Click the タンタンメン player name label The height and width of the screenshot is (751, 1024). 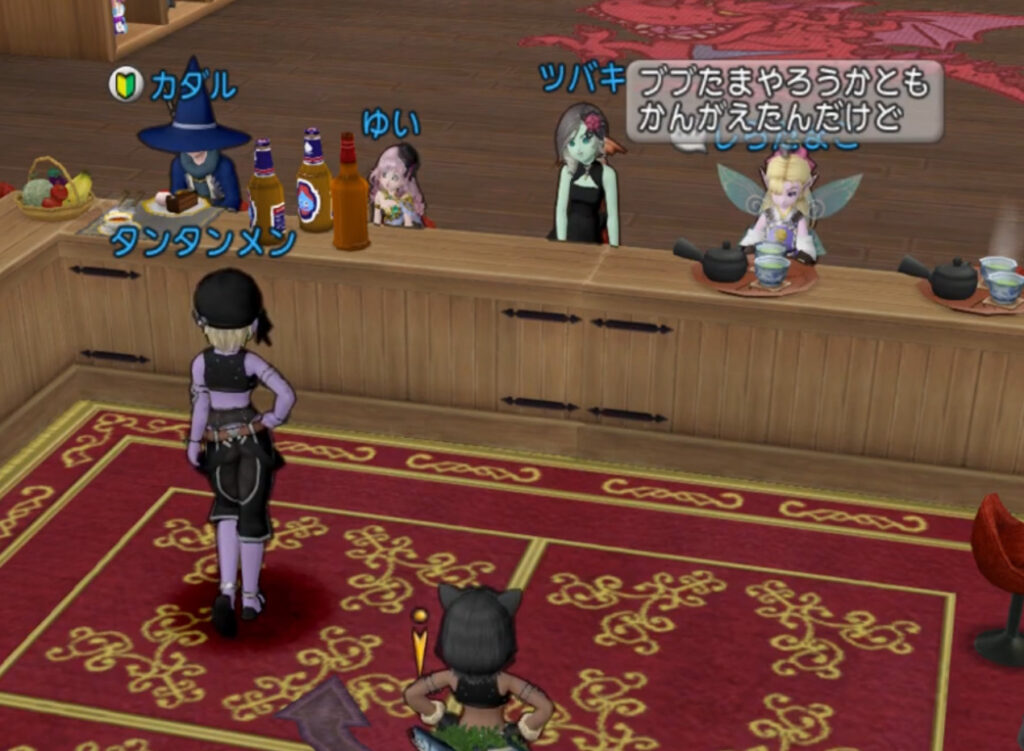(203, 242)
